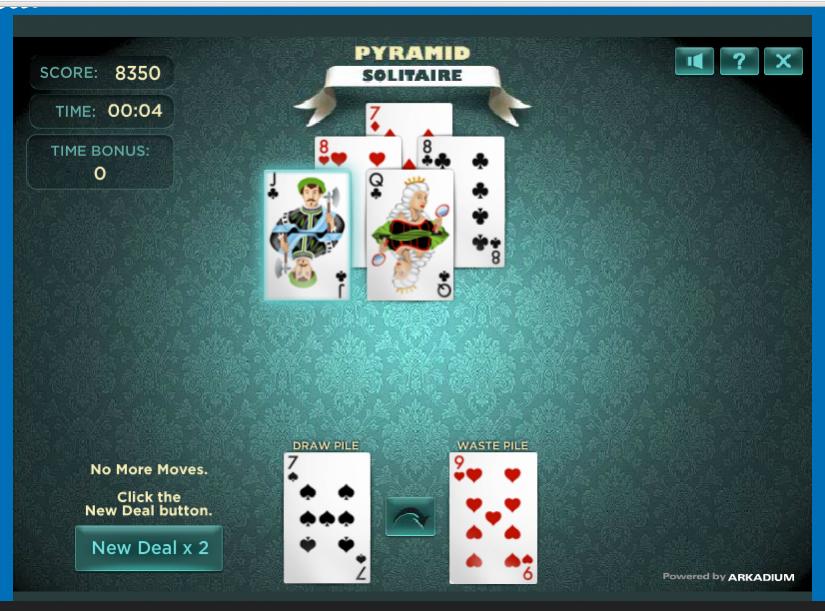The image size is (825, 611).
Task: Click the curved arrow button between piles
Action: click(410, 516)
